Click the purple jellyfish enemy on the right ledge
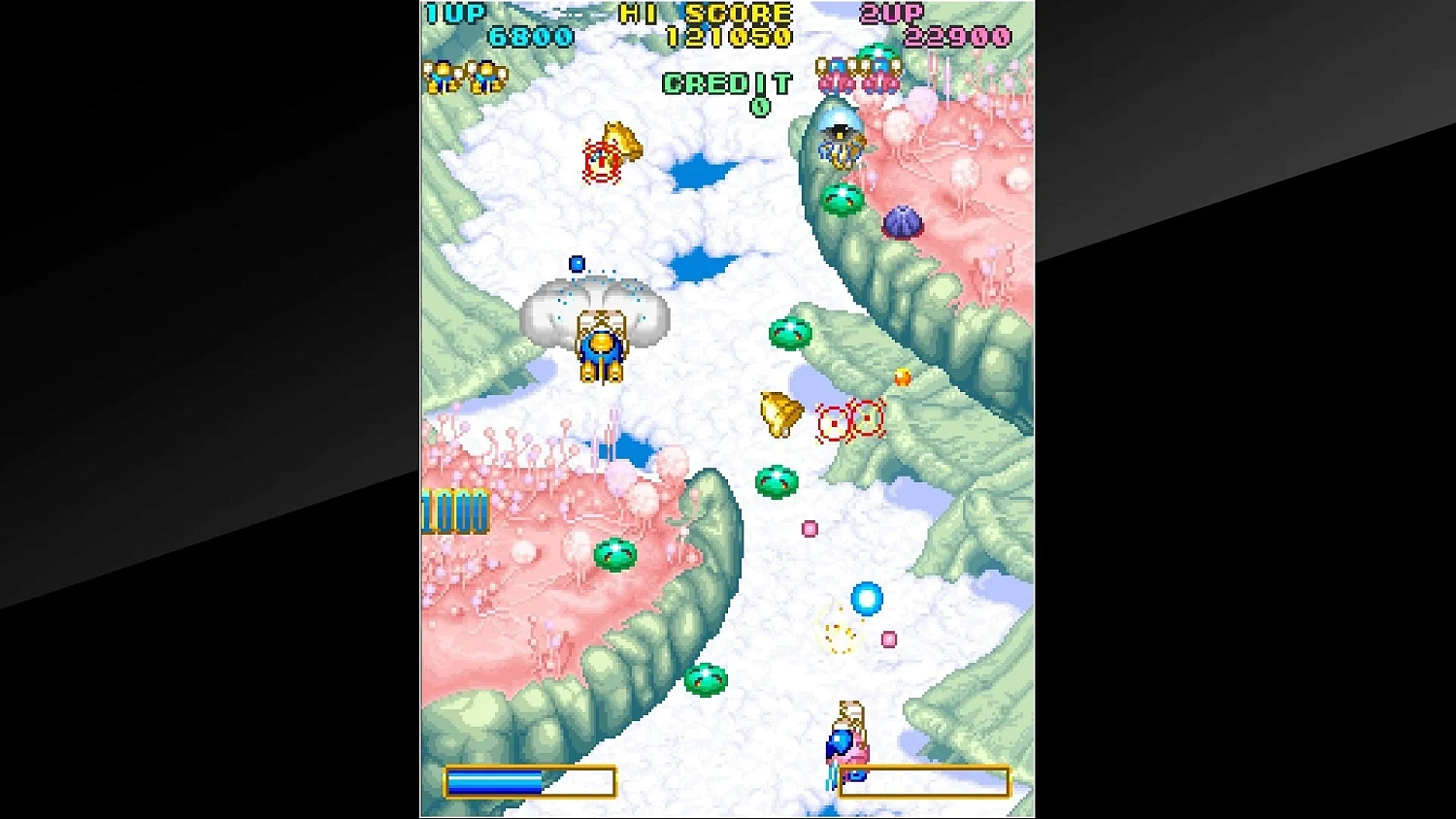This screenshot has width=1456, height=819. coord(905,223)
